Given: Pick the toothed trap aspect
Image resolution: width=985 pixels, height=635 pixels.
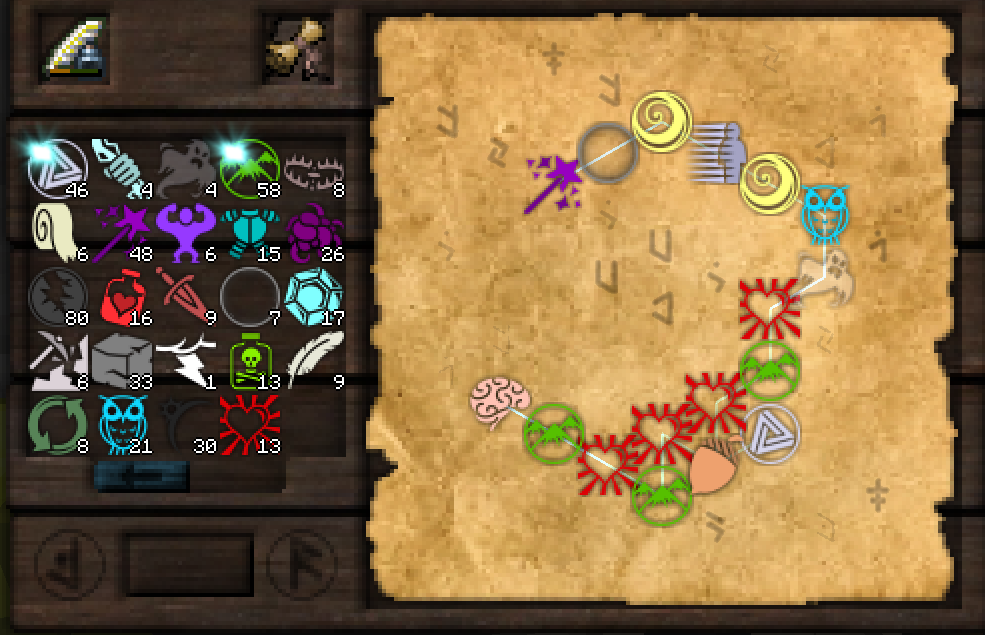Looking at the screenshot, I should pos(313,169).
